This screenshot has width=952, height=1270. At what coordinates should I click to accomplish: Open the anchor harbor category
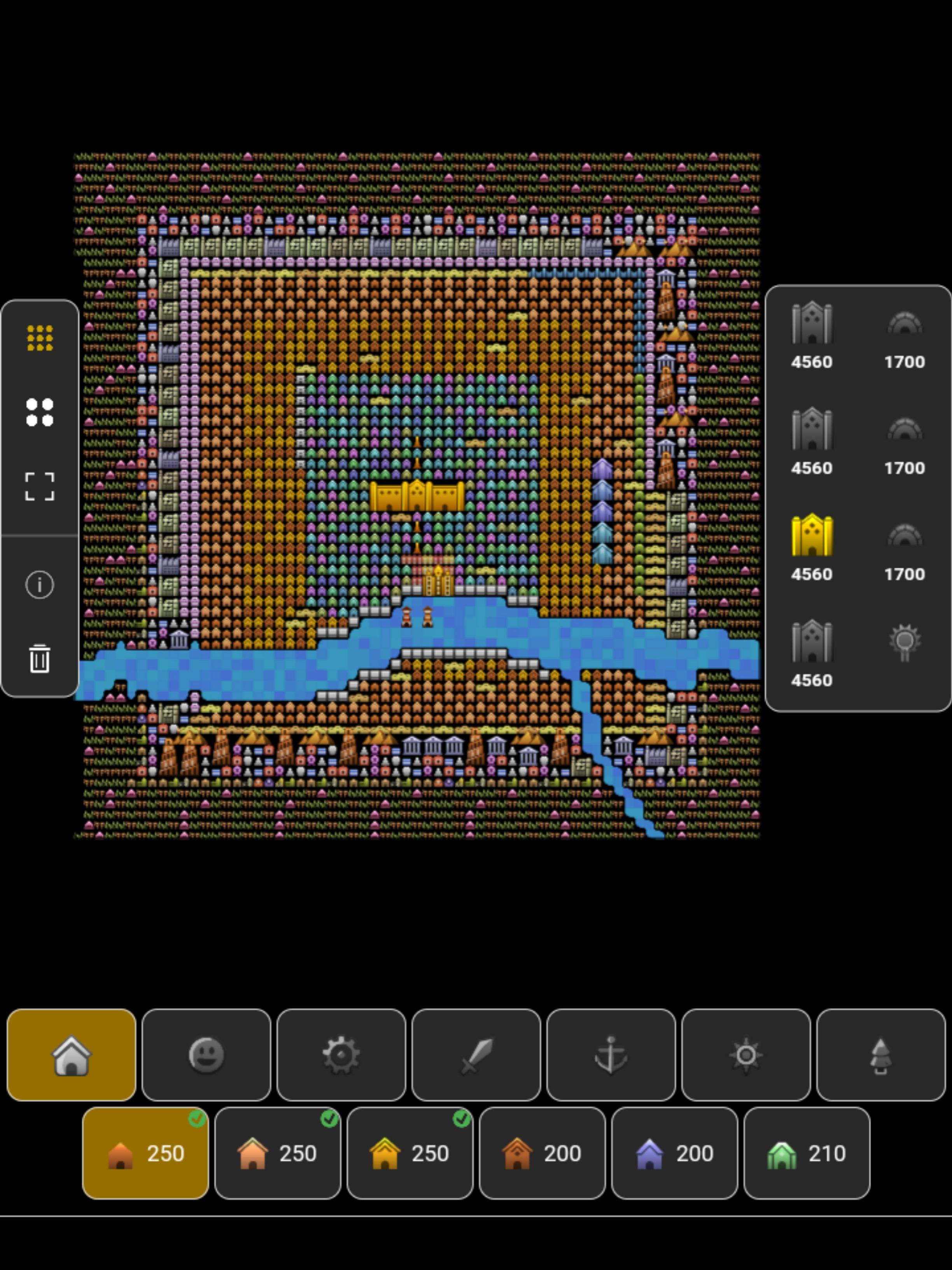(x=611, y=1055)
